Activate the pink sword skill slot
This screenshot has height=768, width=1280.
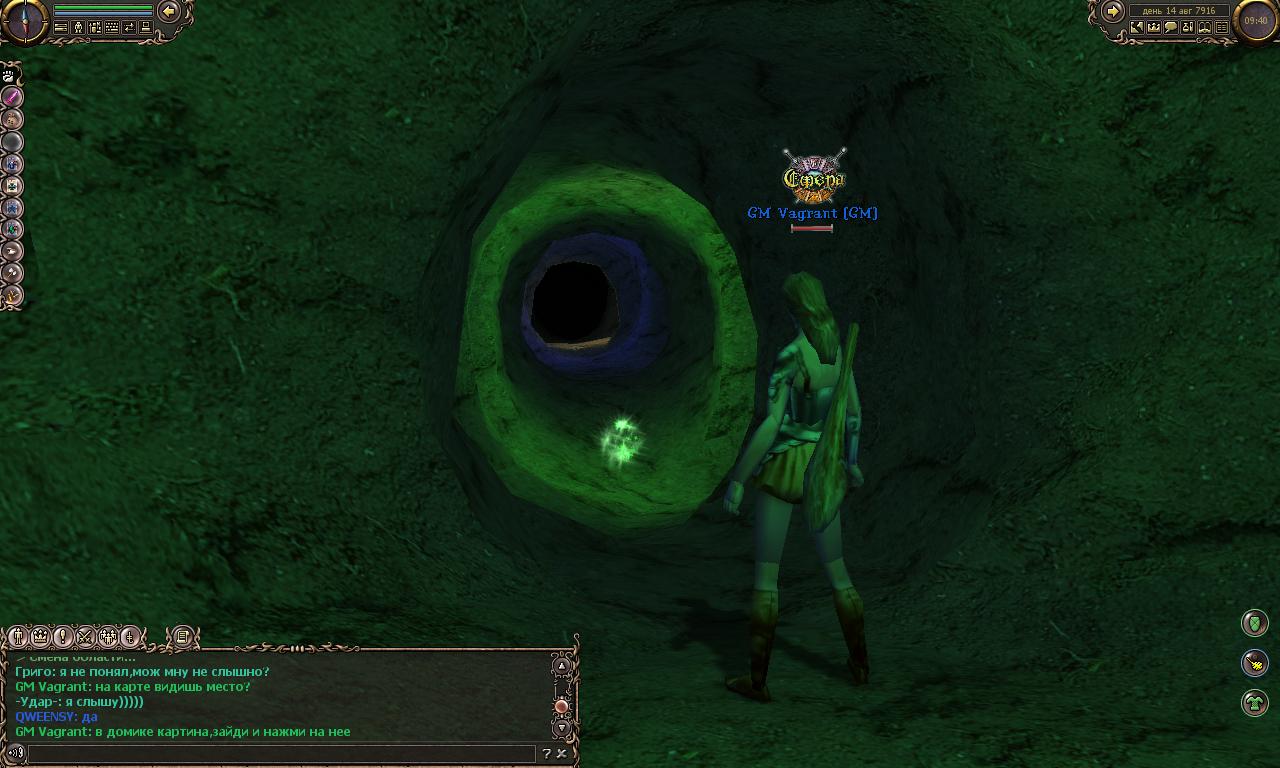12,97
